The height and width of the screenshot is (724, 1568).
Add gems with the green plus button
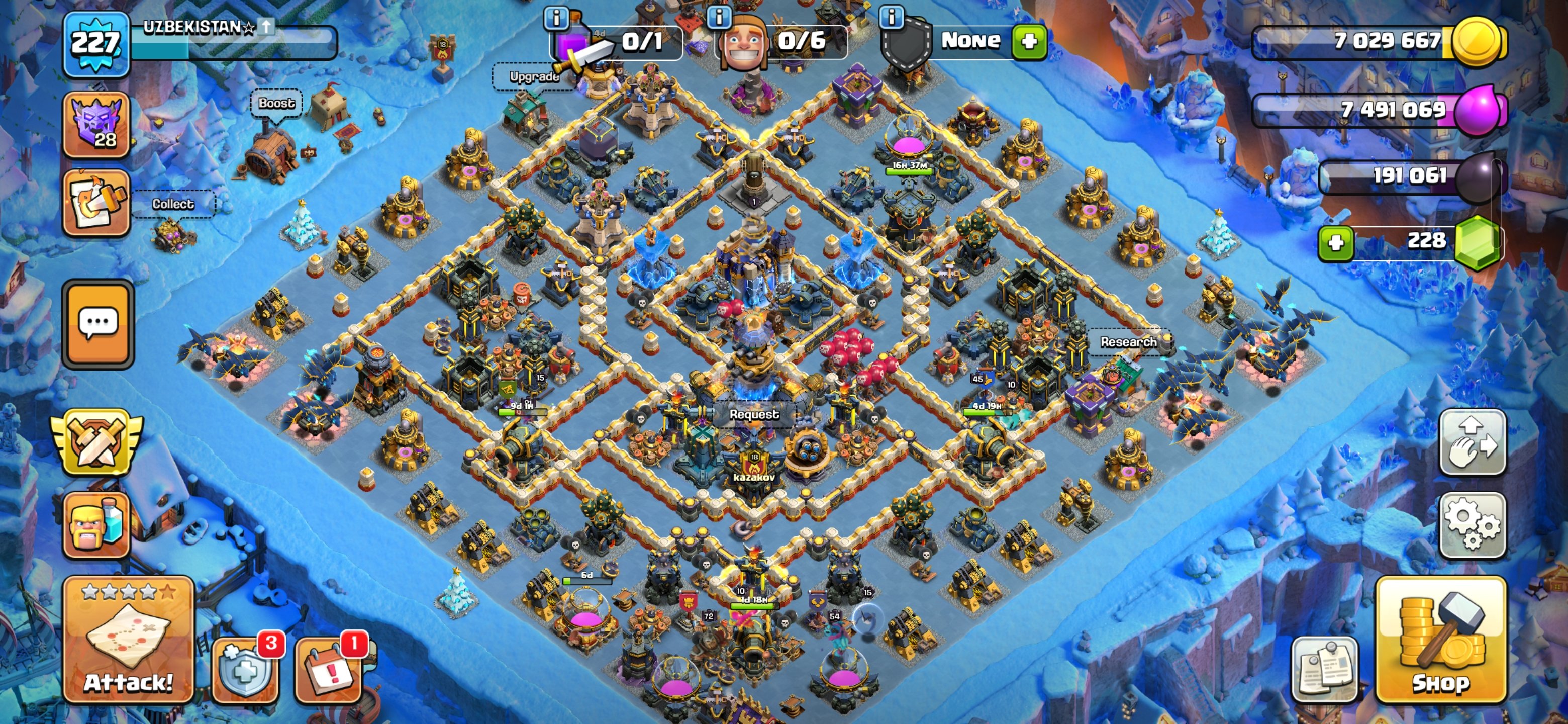click(x=1335, y=243)
